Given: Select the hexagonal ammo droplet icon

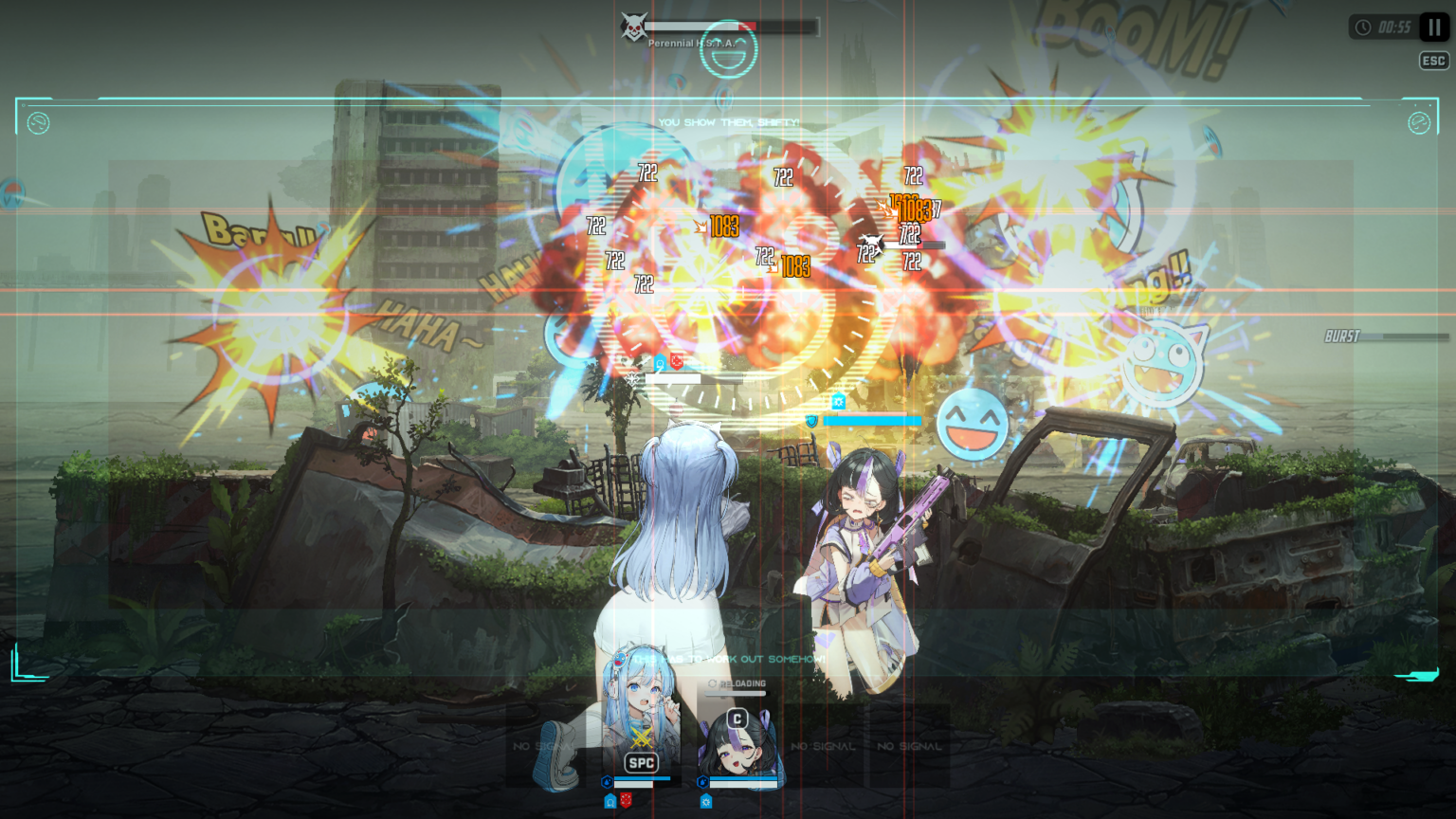Looking at the screenshot, I should (607, 780).
